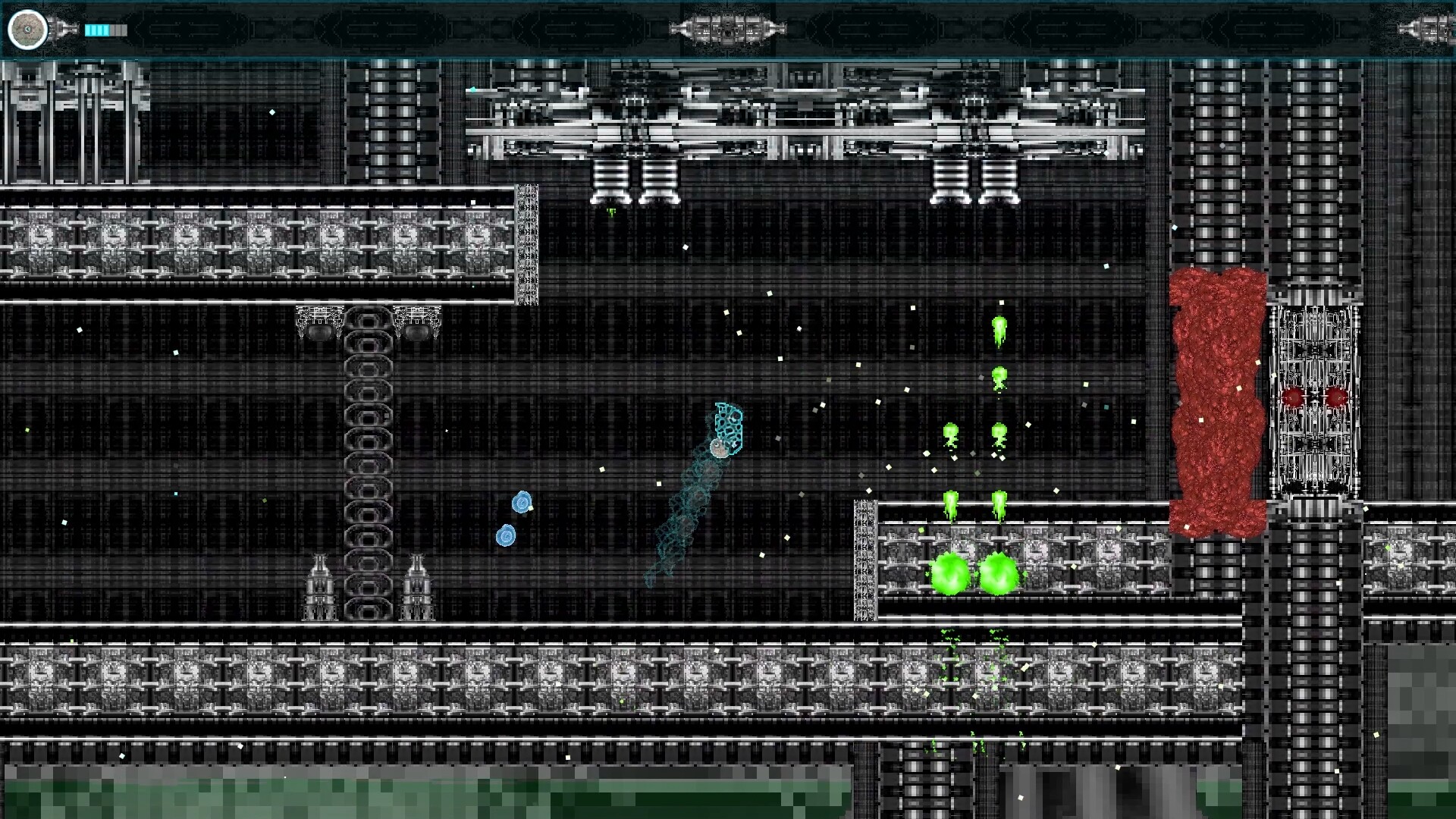Target the green alien beside the lava wall
This screenshot has width=1456, height=819.
pyautogui.click(x=1001, y=375)
